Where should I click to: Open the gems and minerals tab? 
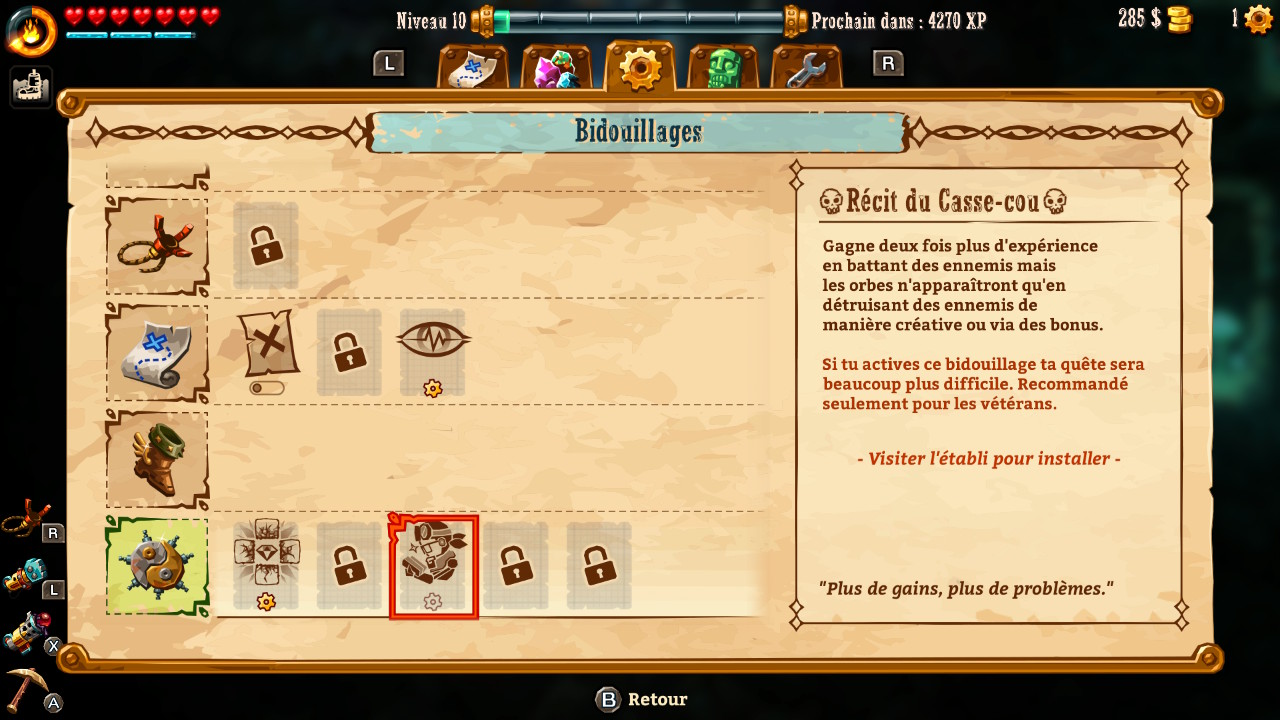click(x=556, y=68)
